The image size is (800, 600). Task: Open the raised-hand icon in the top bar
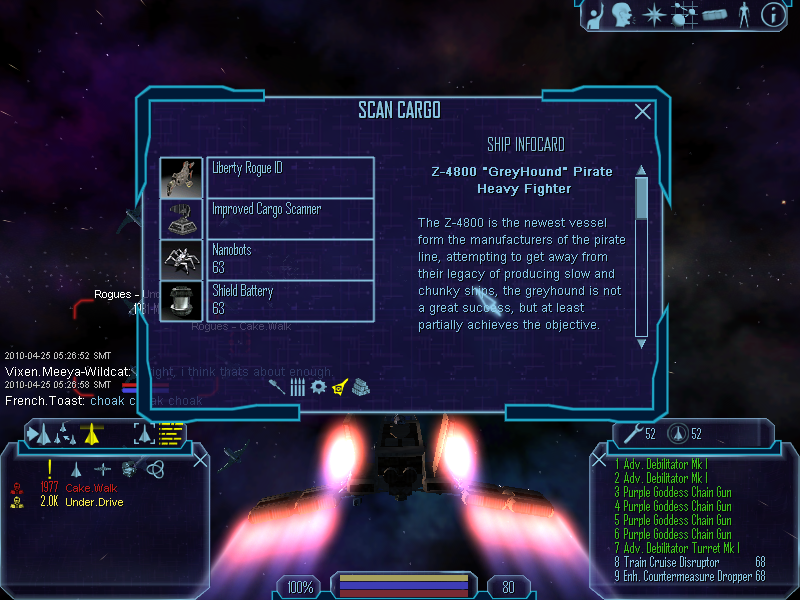click(593, 14)
